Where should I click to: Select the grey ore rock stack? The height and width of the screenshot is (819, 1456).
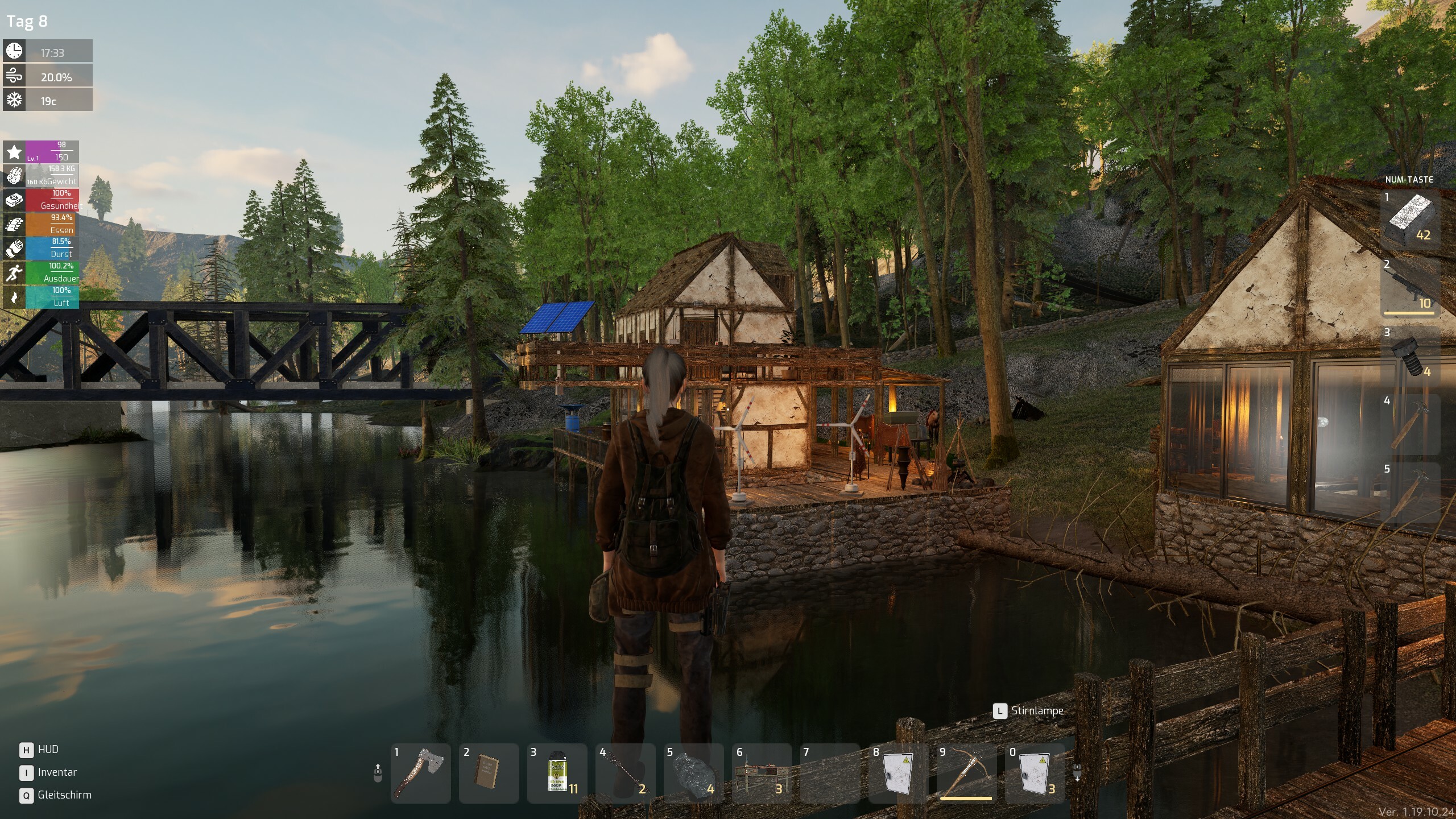pos(693,773)
